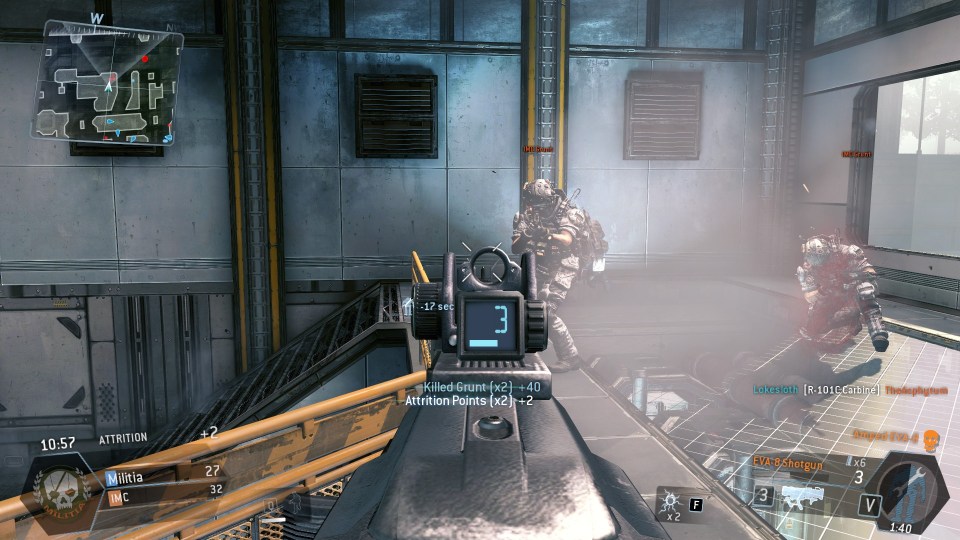Click the minimap radar display

(x=108, y=82)
